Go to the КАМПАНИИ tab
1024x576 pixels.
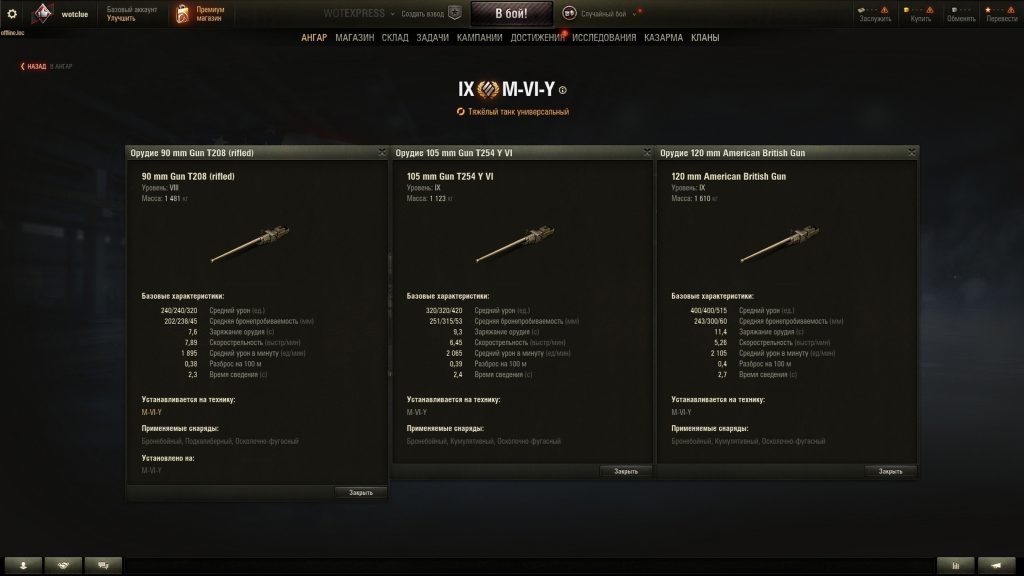(x=479, y=38)
